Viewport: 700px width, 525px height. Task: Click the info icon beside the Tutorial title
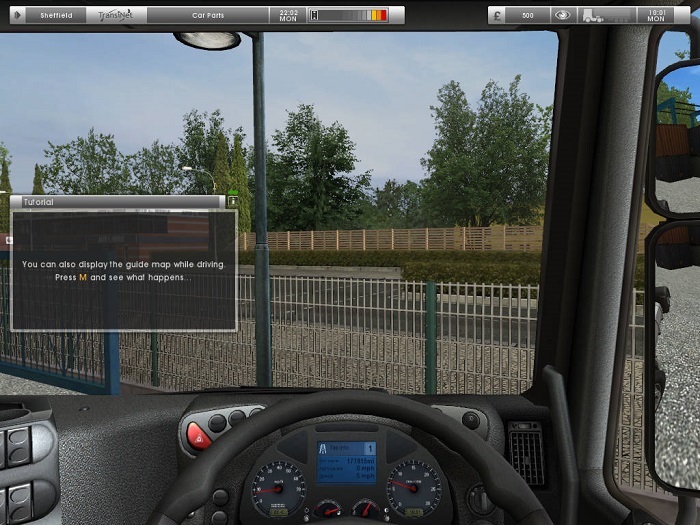point(233,201)
